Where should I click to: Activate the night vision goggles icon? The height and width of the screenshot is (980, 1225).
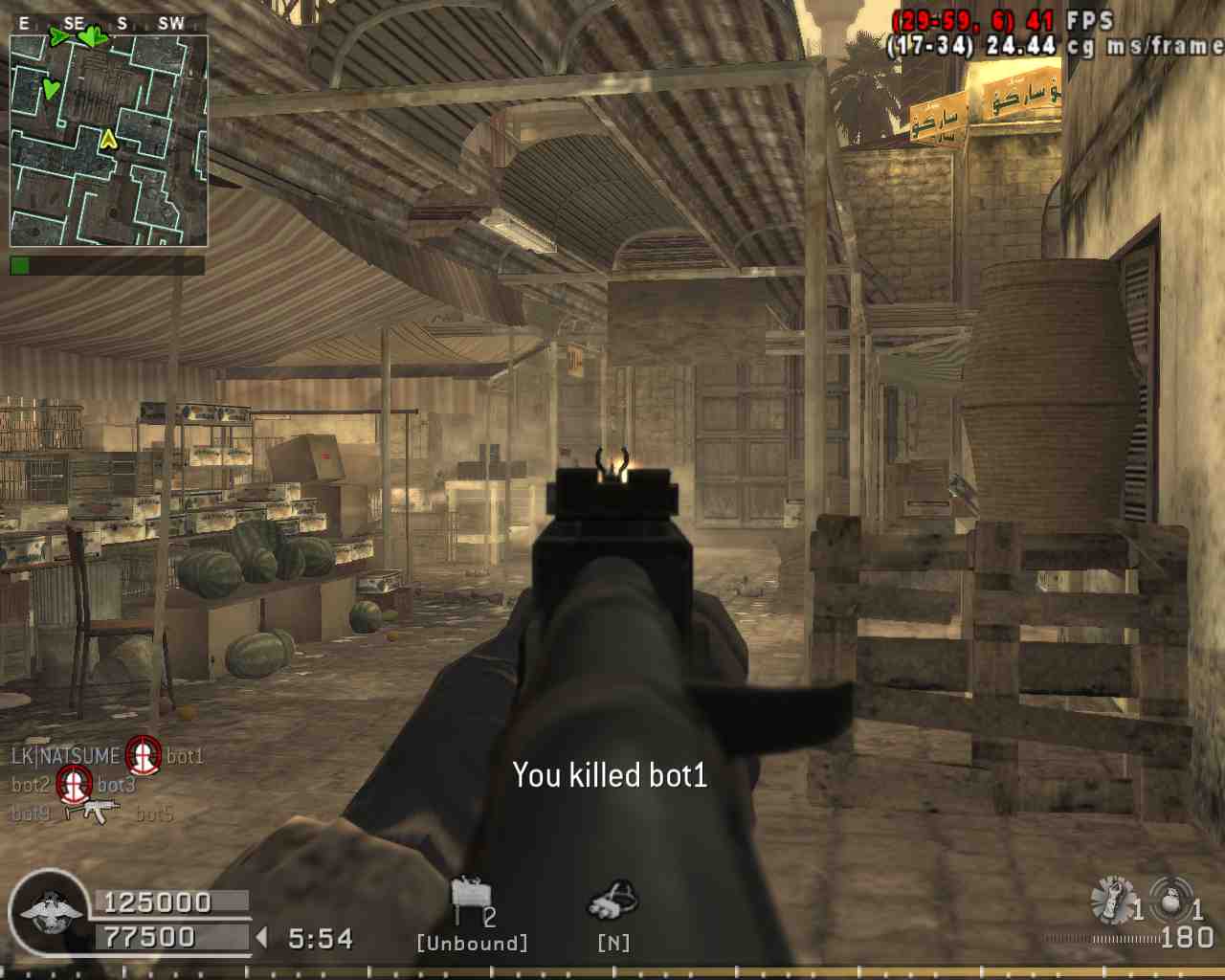point(612,902)
